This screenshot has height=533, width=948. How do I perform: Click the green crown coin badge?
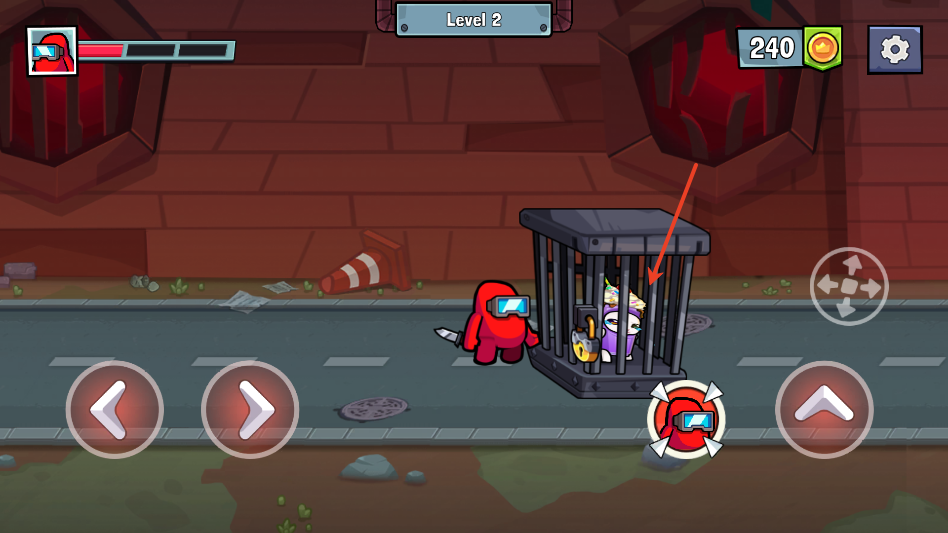pos(822,47)
